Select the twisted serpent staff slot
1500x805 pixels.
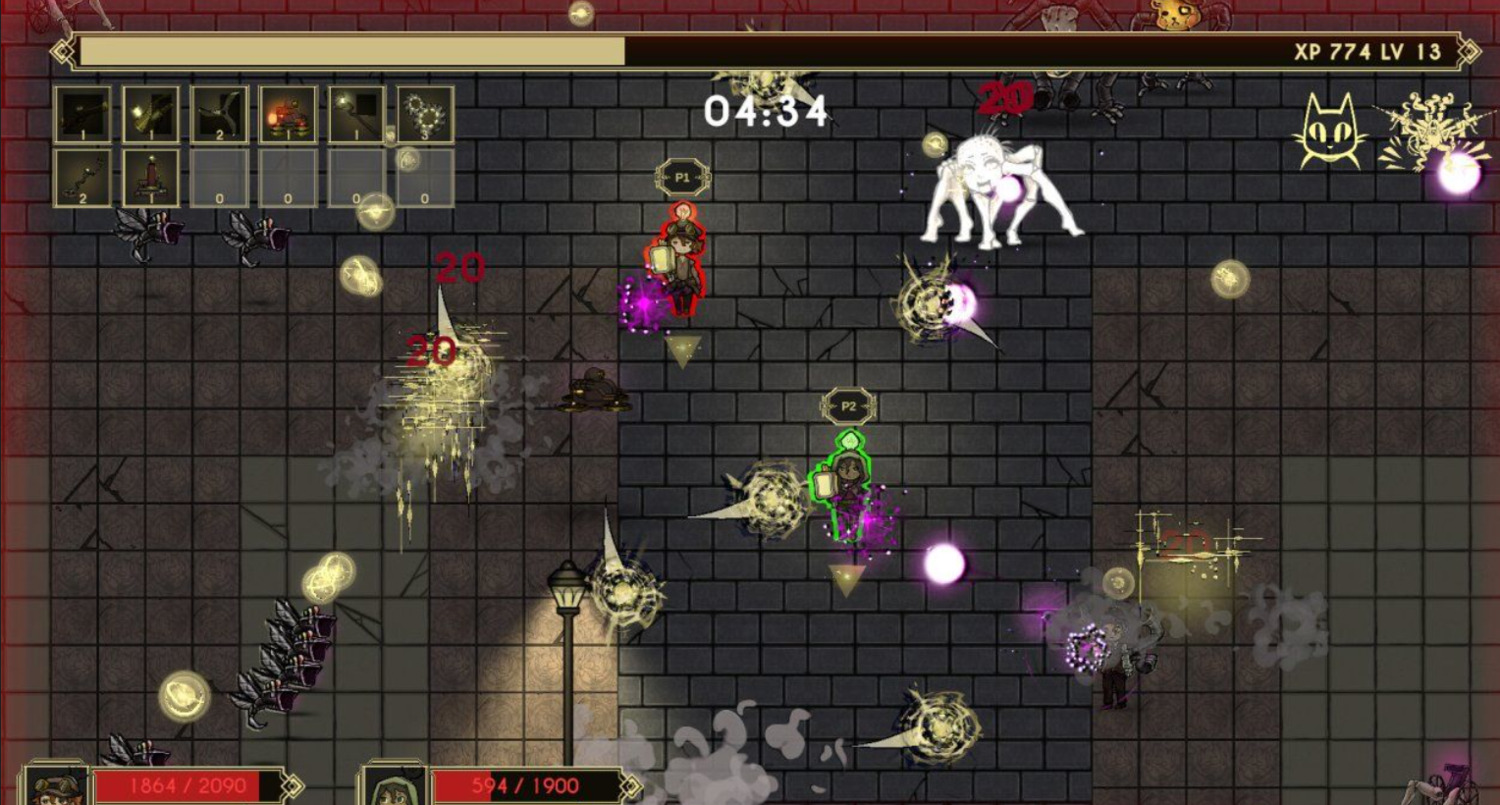coord(82,178)
